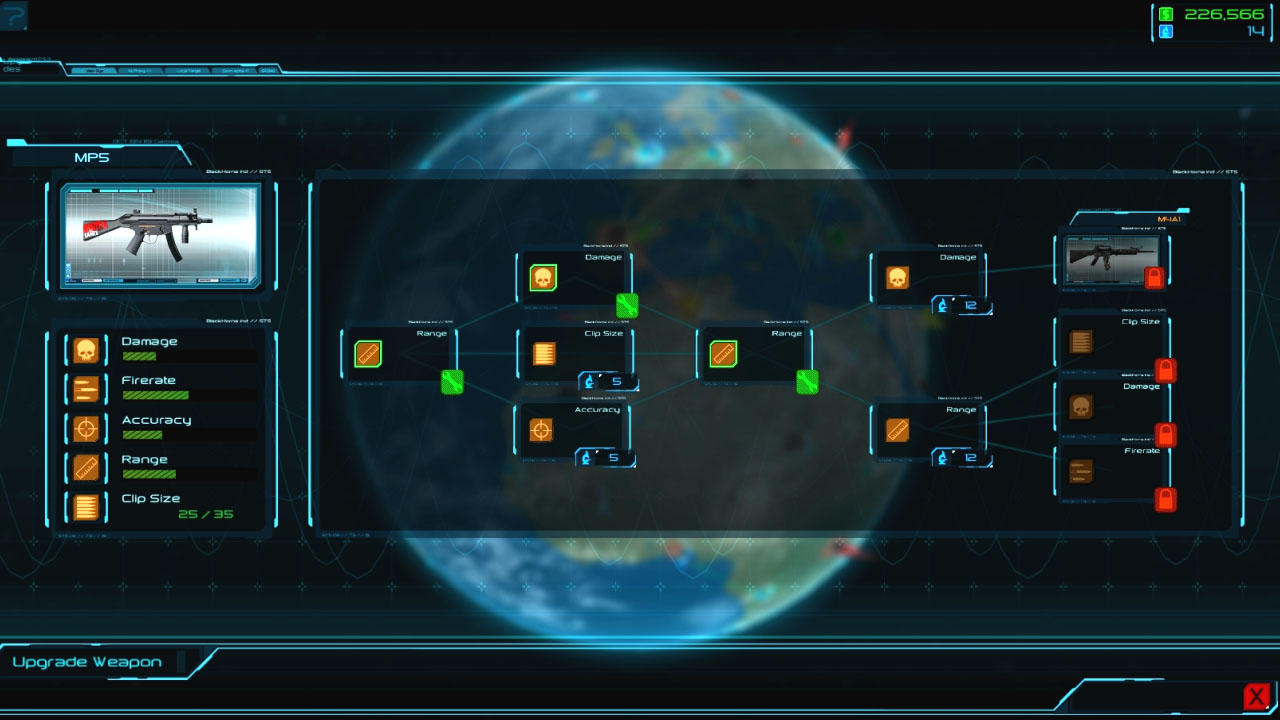Screen dimensions: 1280x720
Task: Open the Local Target tab
Action: [188, 70]
